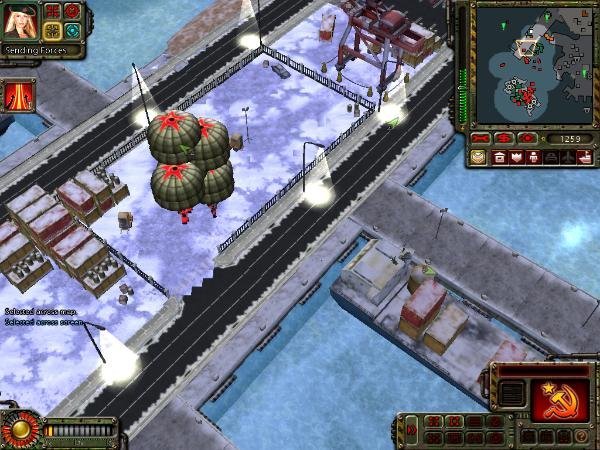The width and height of the screenshot is (600, 450).
Task: Switch to the defenses build tab
Action: tap(514, 157)
